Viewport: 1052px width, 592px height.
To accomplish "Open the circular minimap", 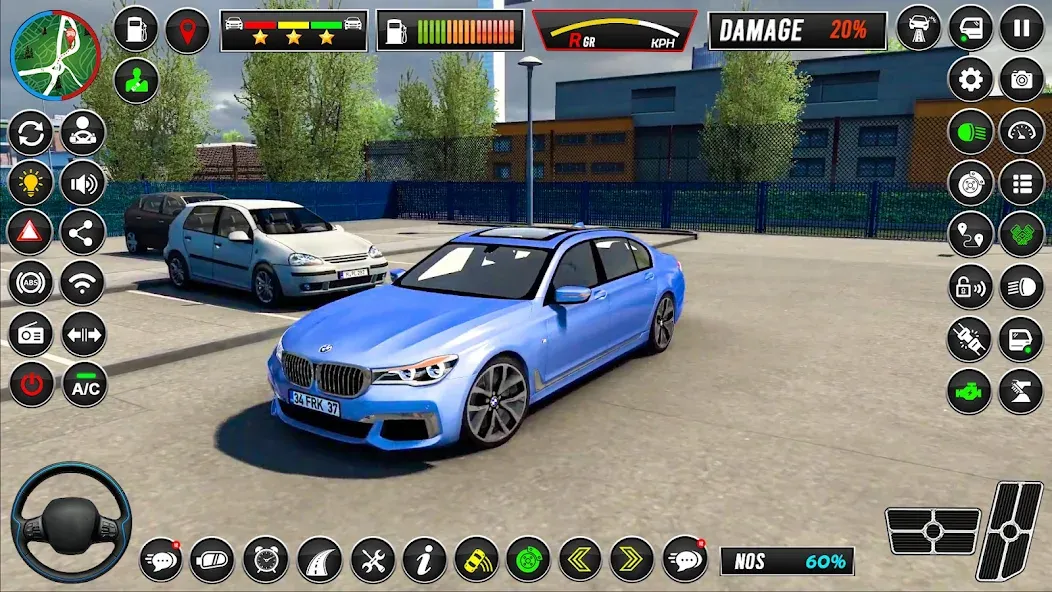I will tap(55, 55).
